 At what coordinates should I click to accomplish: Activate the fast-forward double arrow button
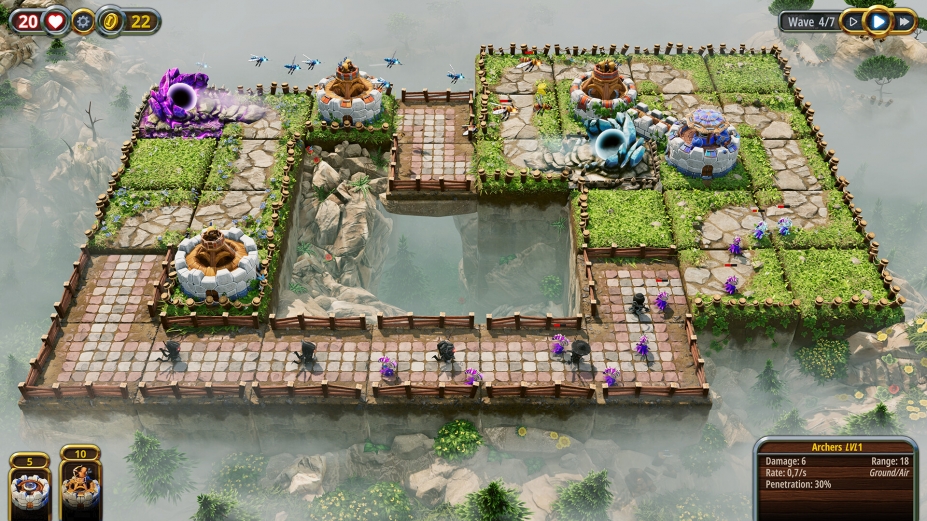point(904,21)
